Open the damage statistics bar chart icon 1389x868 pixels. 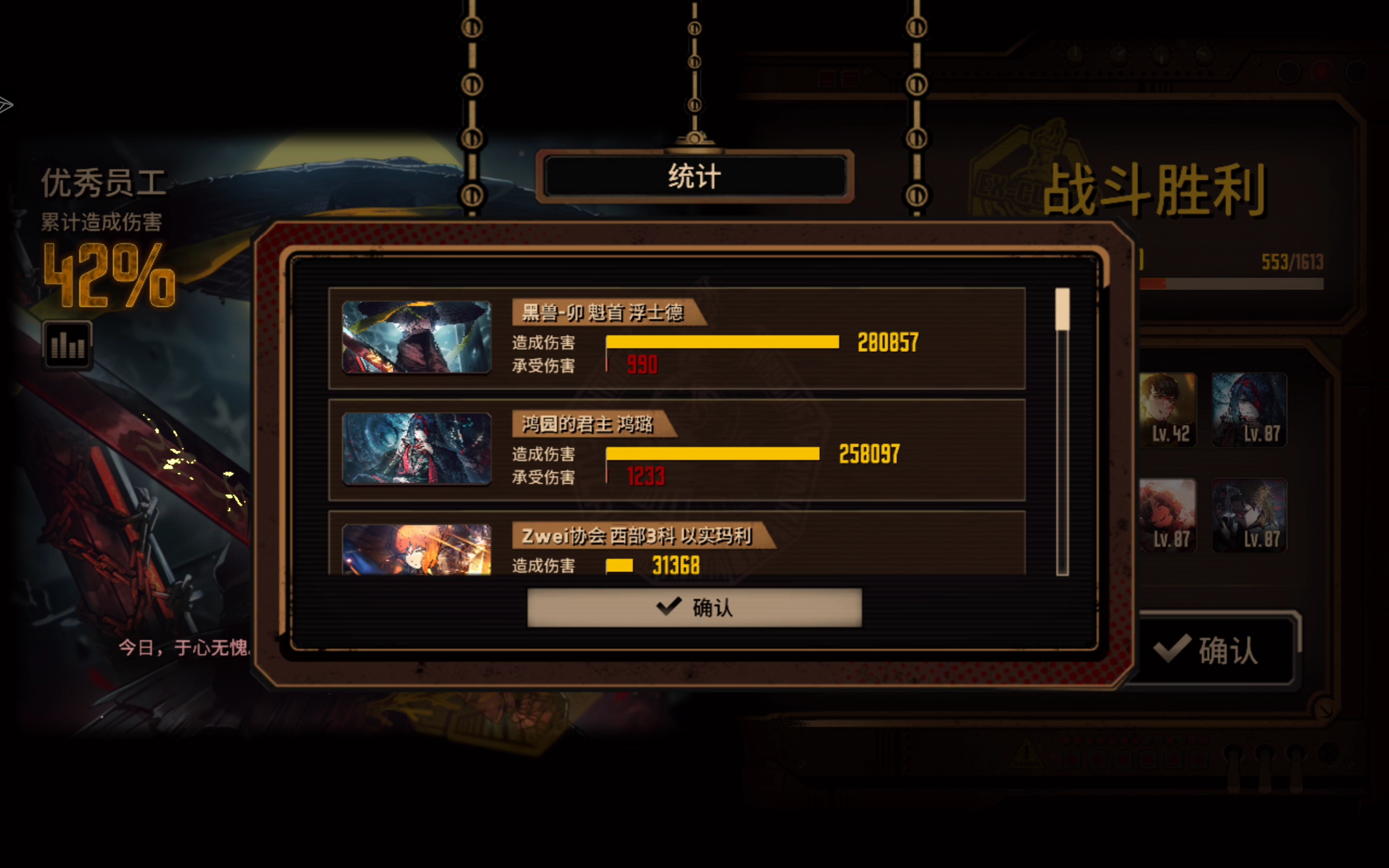point(67,345)
